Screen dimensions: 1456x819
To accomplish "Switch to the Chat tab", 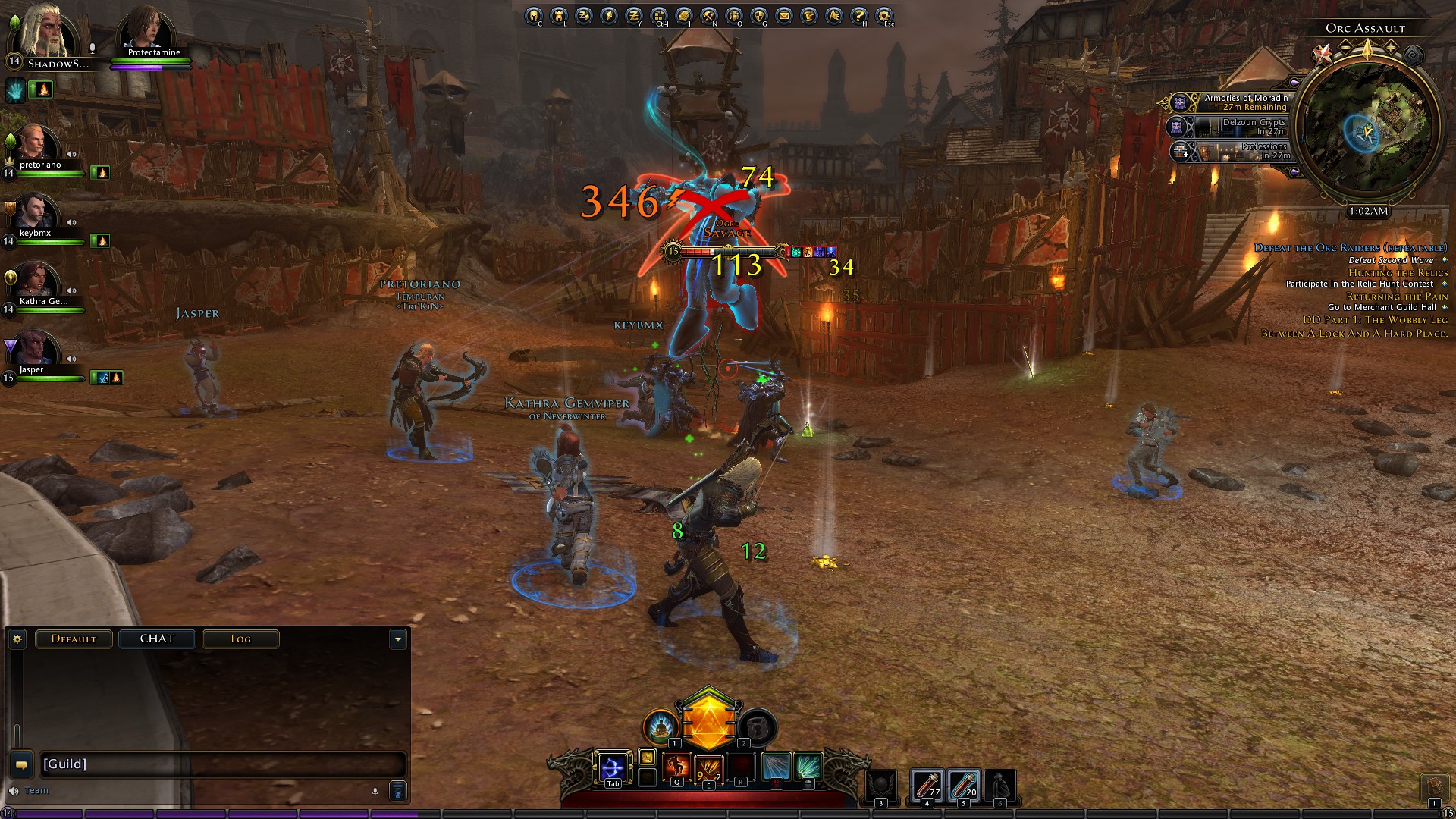I will pyautogui.click(x=157, y=639).
